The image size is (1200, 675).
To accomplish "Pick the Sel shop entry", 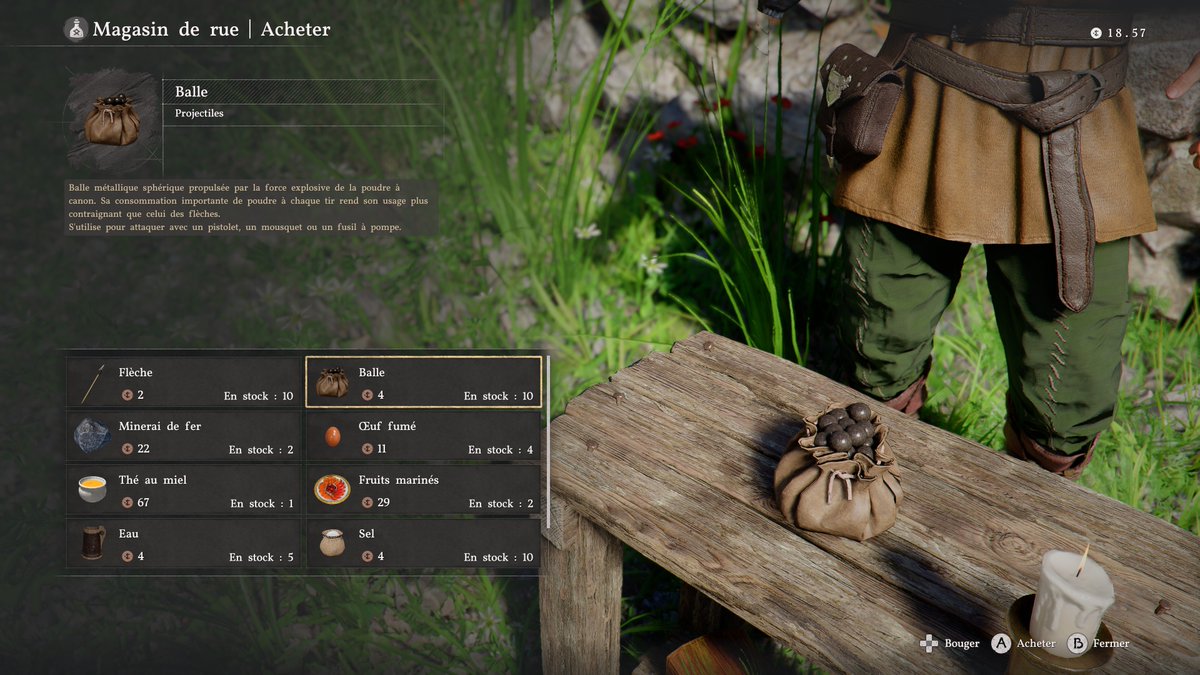I will (423, 544).
